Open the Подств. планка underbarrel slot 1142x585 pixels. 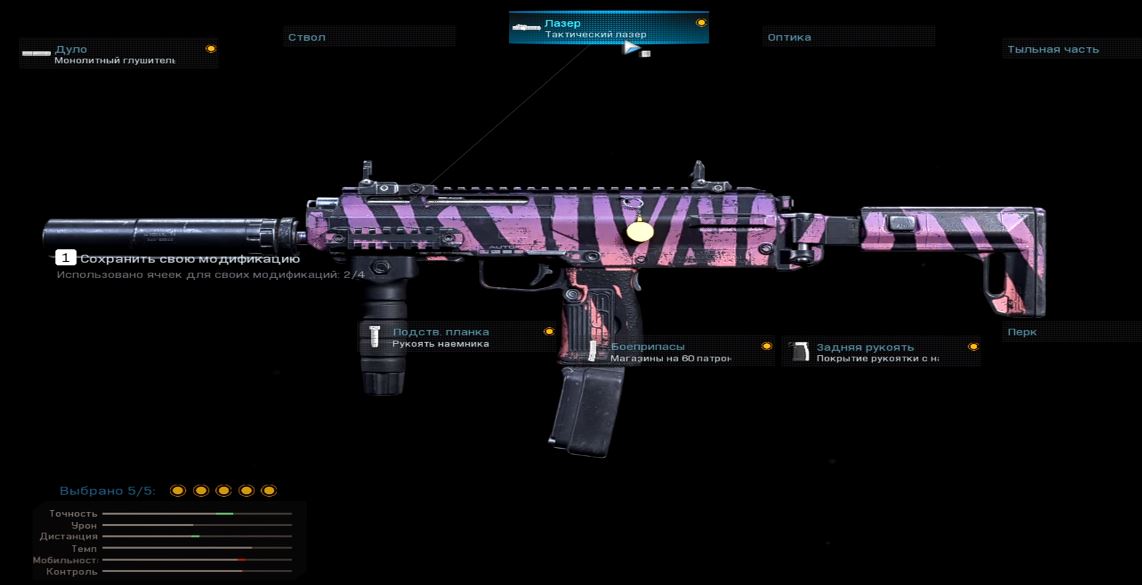[x=458, y=337]
